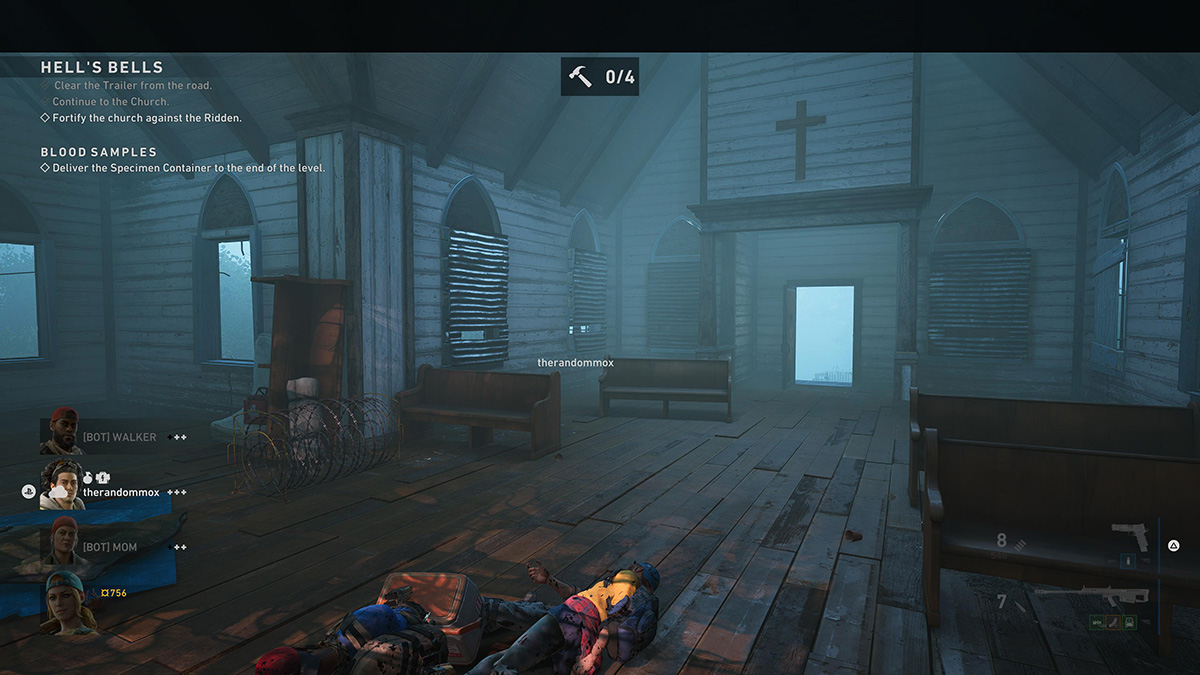Click your own character portrait with blue cap
1200x675 pixels.
point(66,601)
